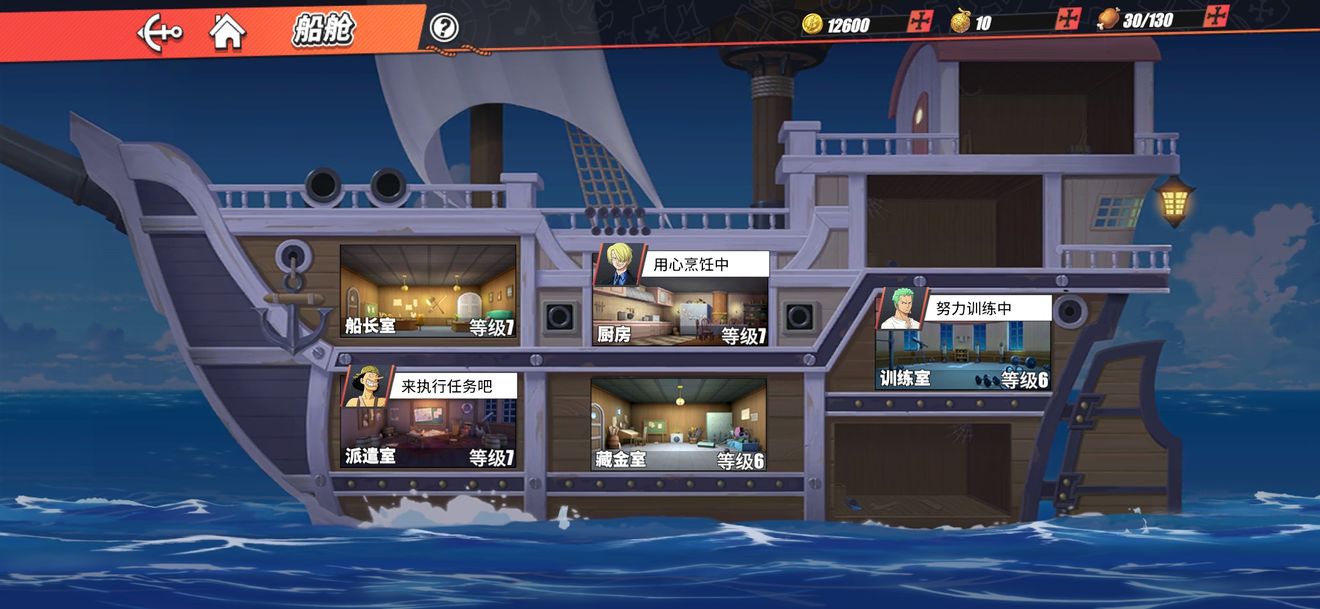Add more gold coins
This screenshot has height=609, width=1320.
pos(919,21)
